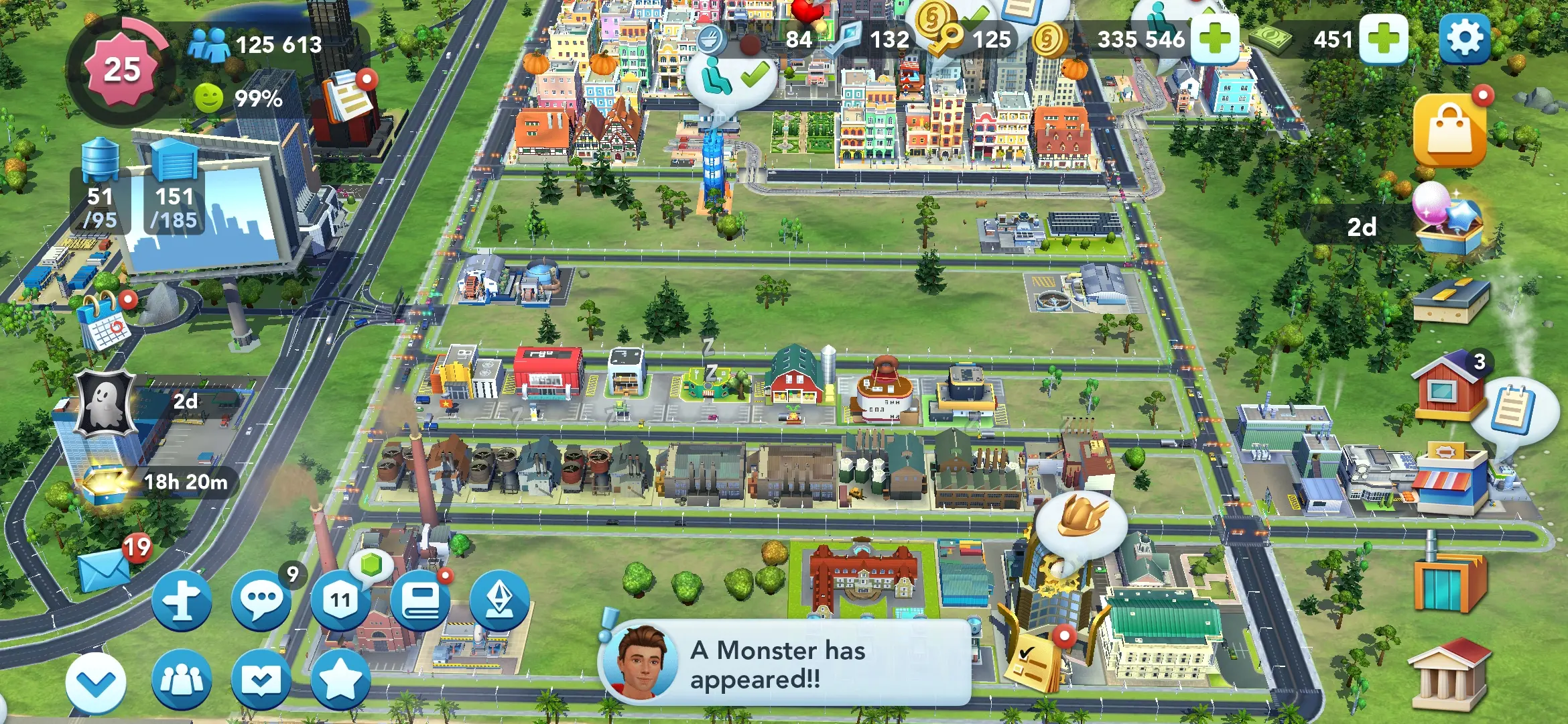Image resolution: width=1568 pixels, height=724 pixels.
Task: Add more Simoleons with the plus button
Action: [x=1215, y=39]
